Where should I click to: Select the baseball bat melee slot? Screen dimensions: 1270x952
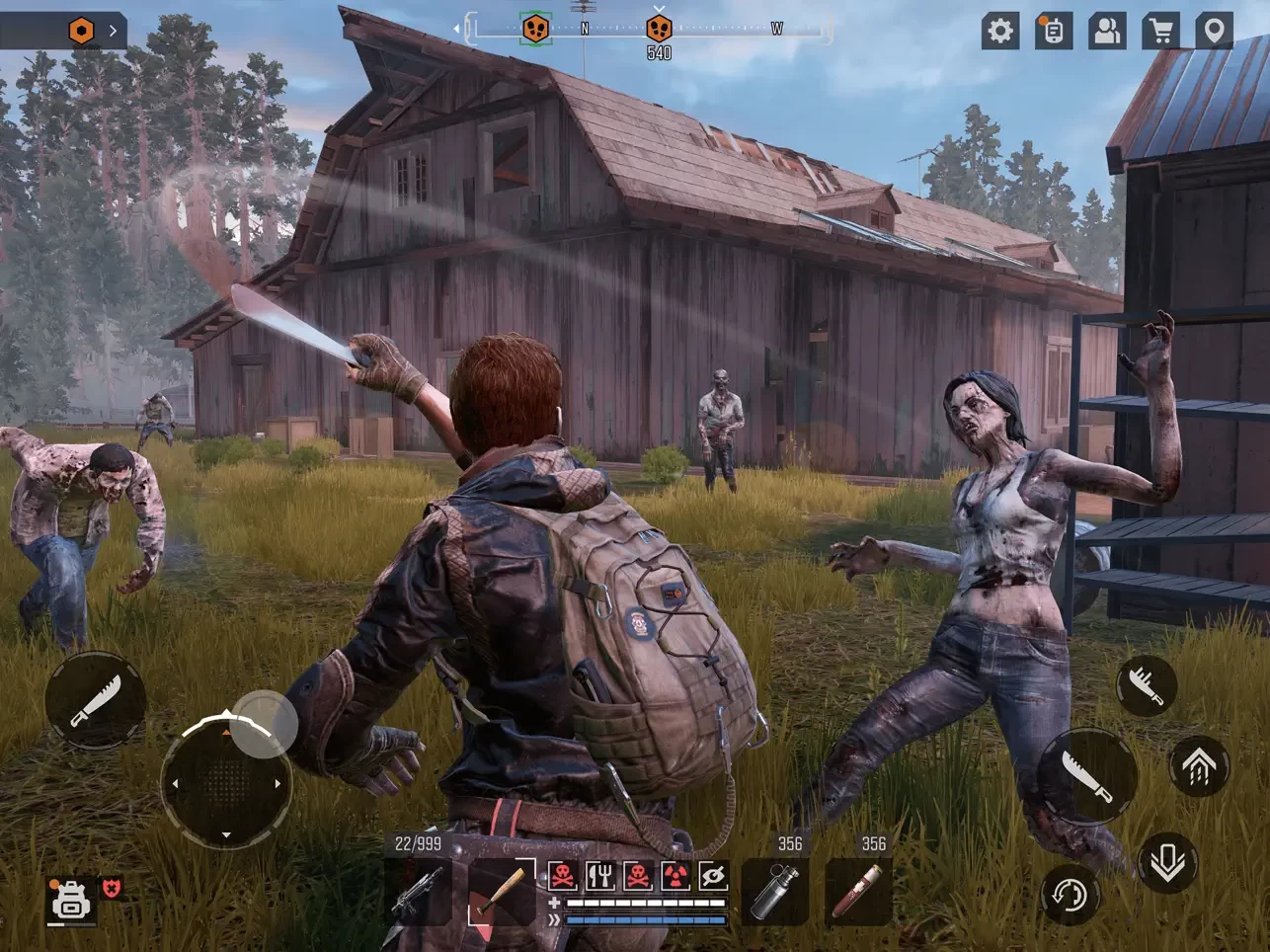click(x=501, y=893)
